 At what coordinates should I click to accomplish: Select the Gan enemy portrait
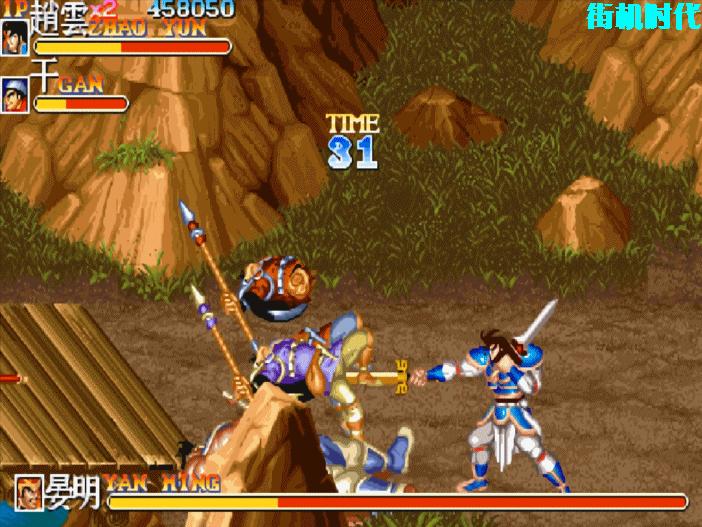pos(15,95)
